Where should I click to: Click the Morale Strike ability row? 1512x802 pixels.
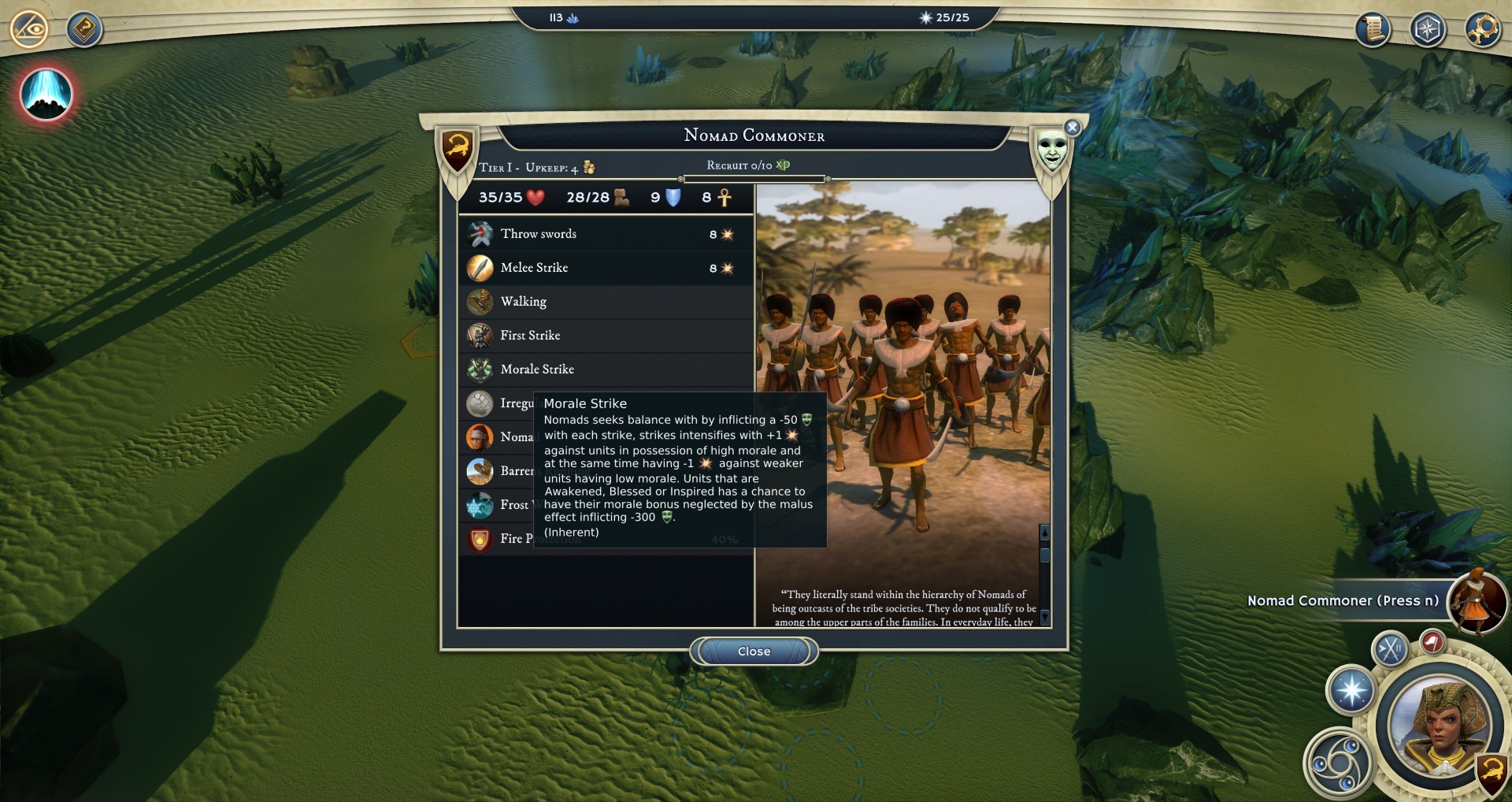click(x=605, y=369)
